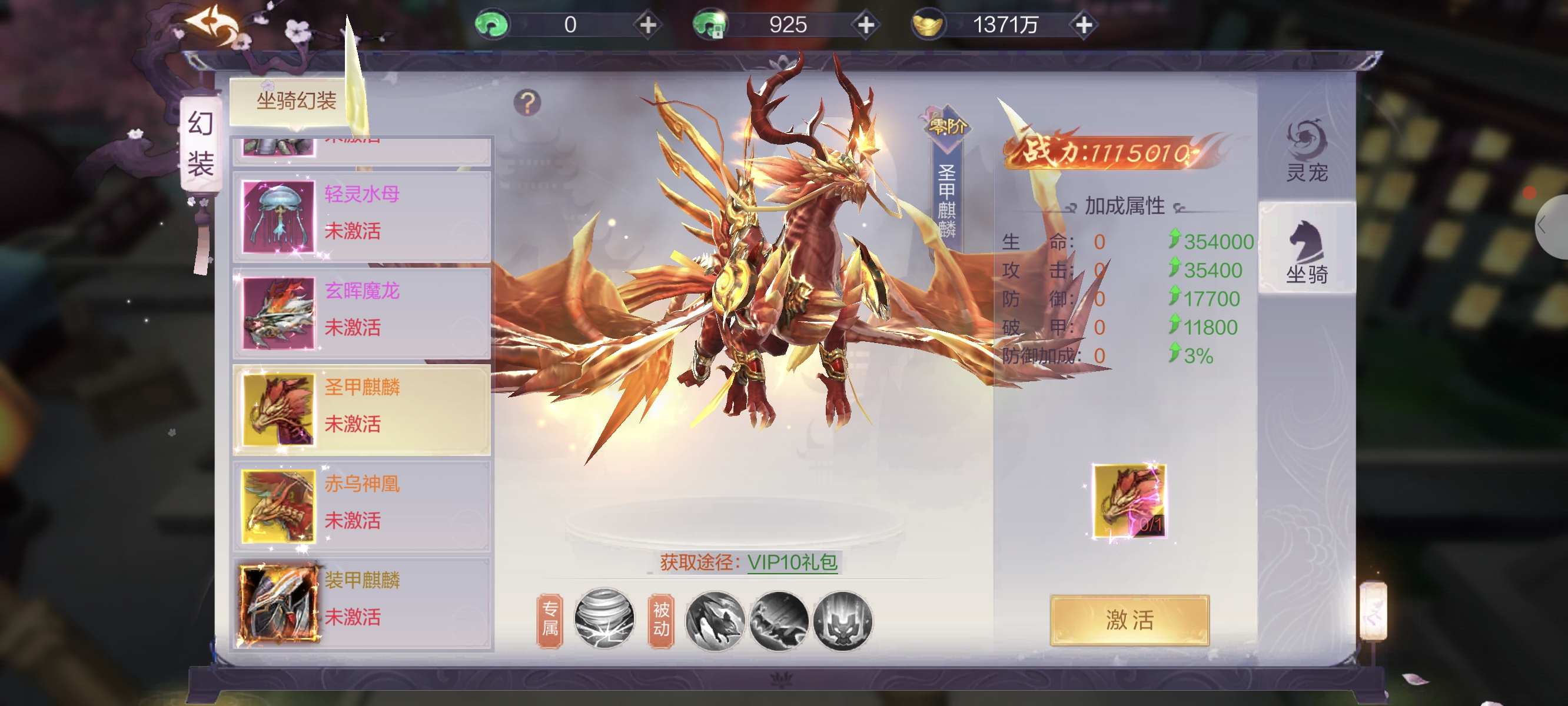Add more jade with its plus button
The width and height of the screenshot is (1568, 706).
point(647,25)
